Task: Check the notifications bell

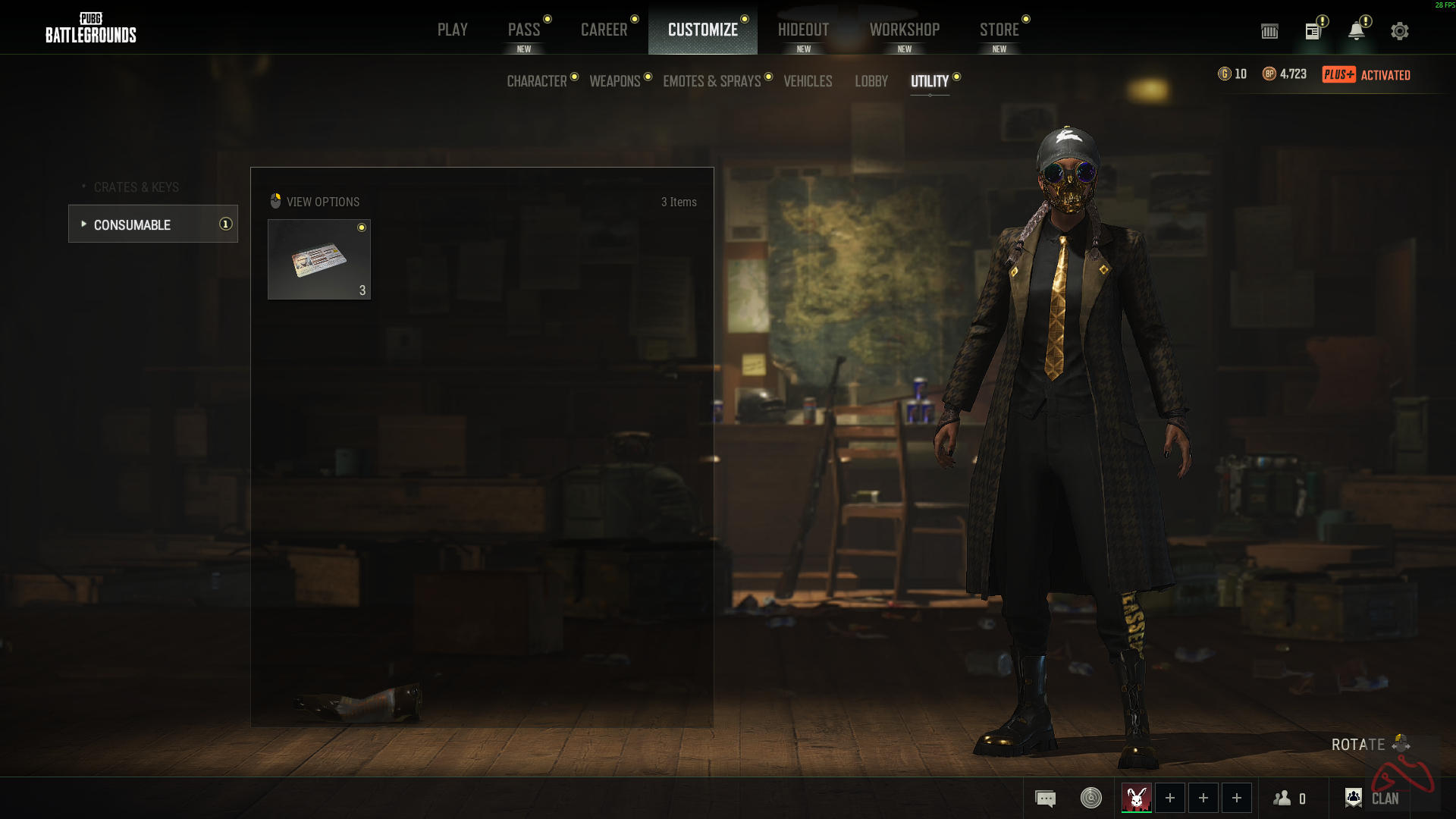Action: point(1356,31)
